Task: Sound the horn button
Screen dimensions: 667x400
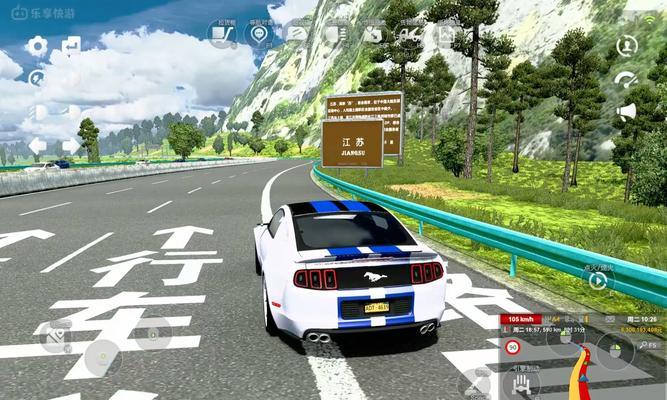Action: 627,111
